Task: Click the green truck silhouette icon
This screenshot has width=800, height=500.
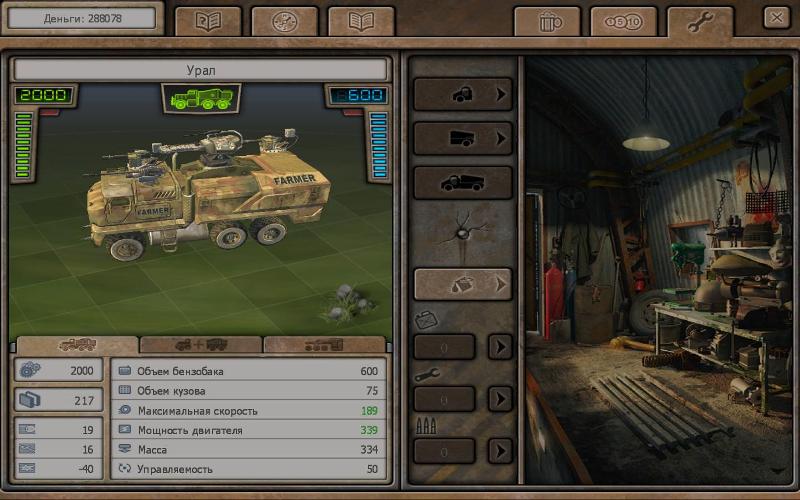Action: point(200,98)
